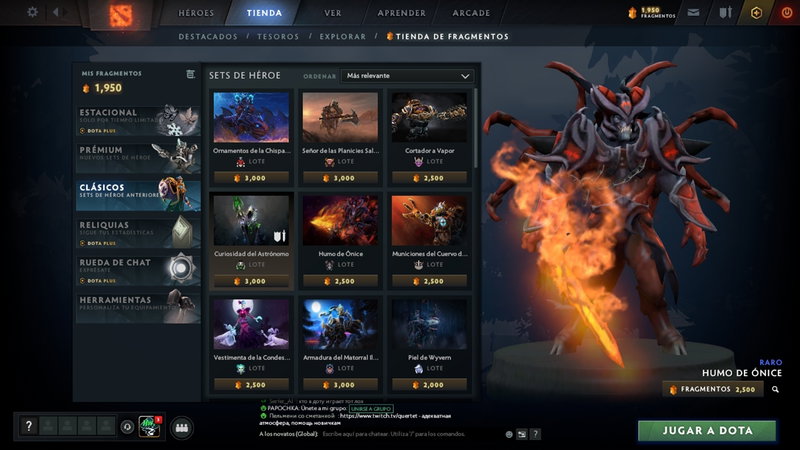The image size is (800, 450).
Task: Choose the Prémium hero sets category
Action: [x=140, y=155]
